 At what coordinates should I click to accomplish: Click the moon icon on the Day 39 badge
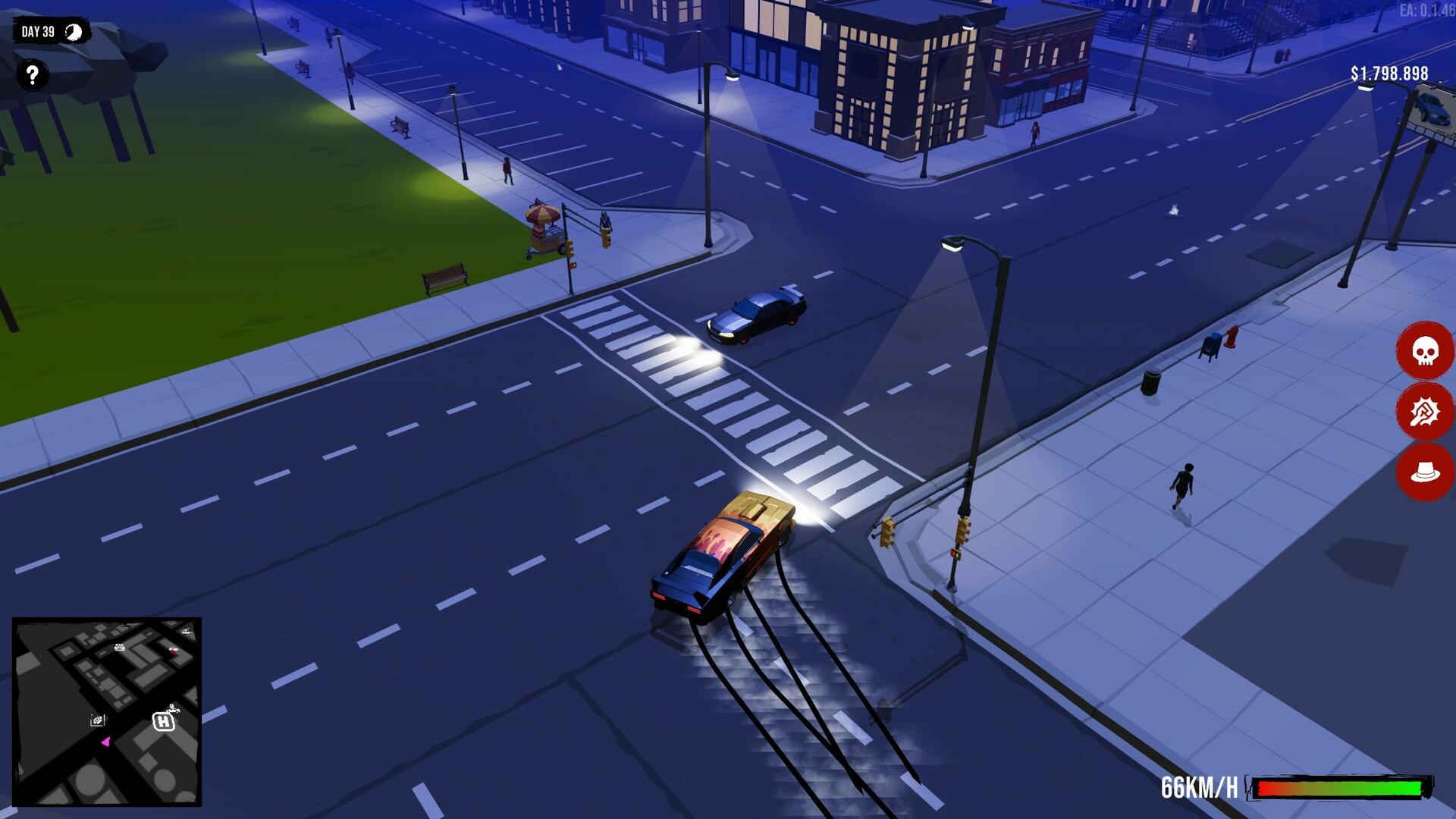[x=73, y=32]
